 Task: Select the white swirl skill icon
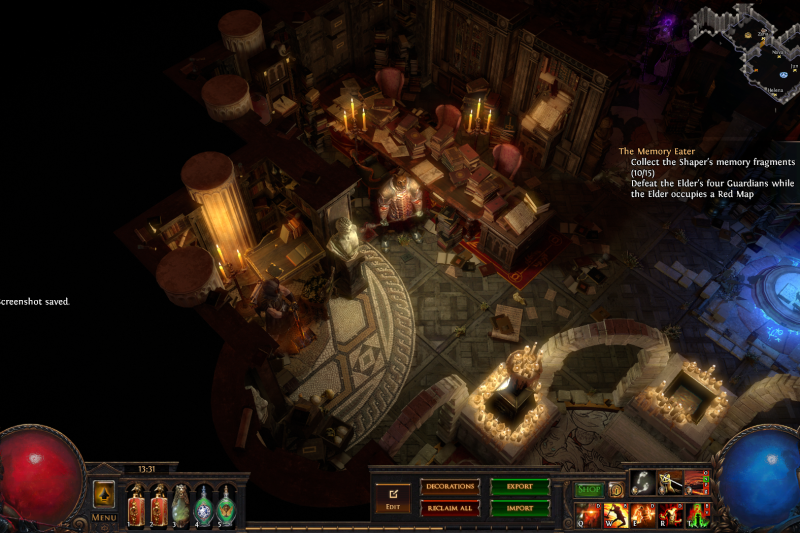[643, 484]
